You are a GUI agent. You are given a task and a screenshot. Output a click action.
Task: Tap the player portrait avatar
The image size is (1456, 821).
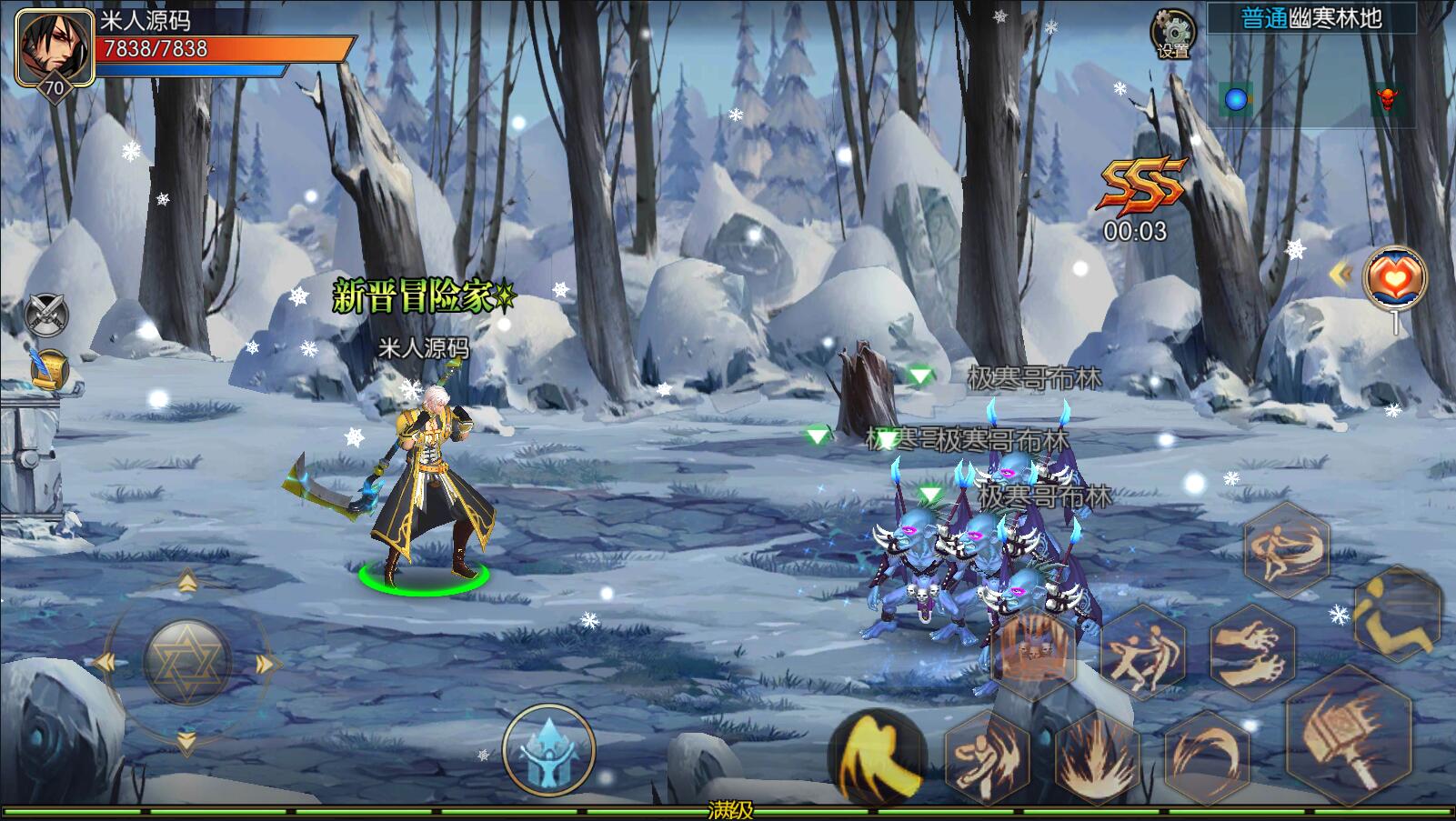point(55,47)
